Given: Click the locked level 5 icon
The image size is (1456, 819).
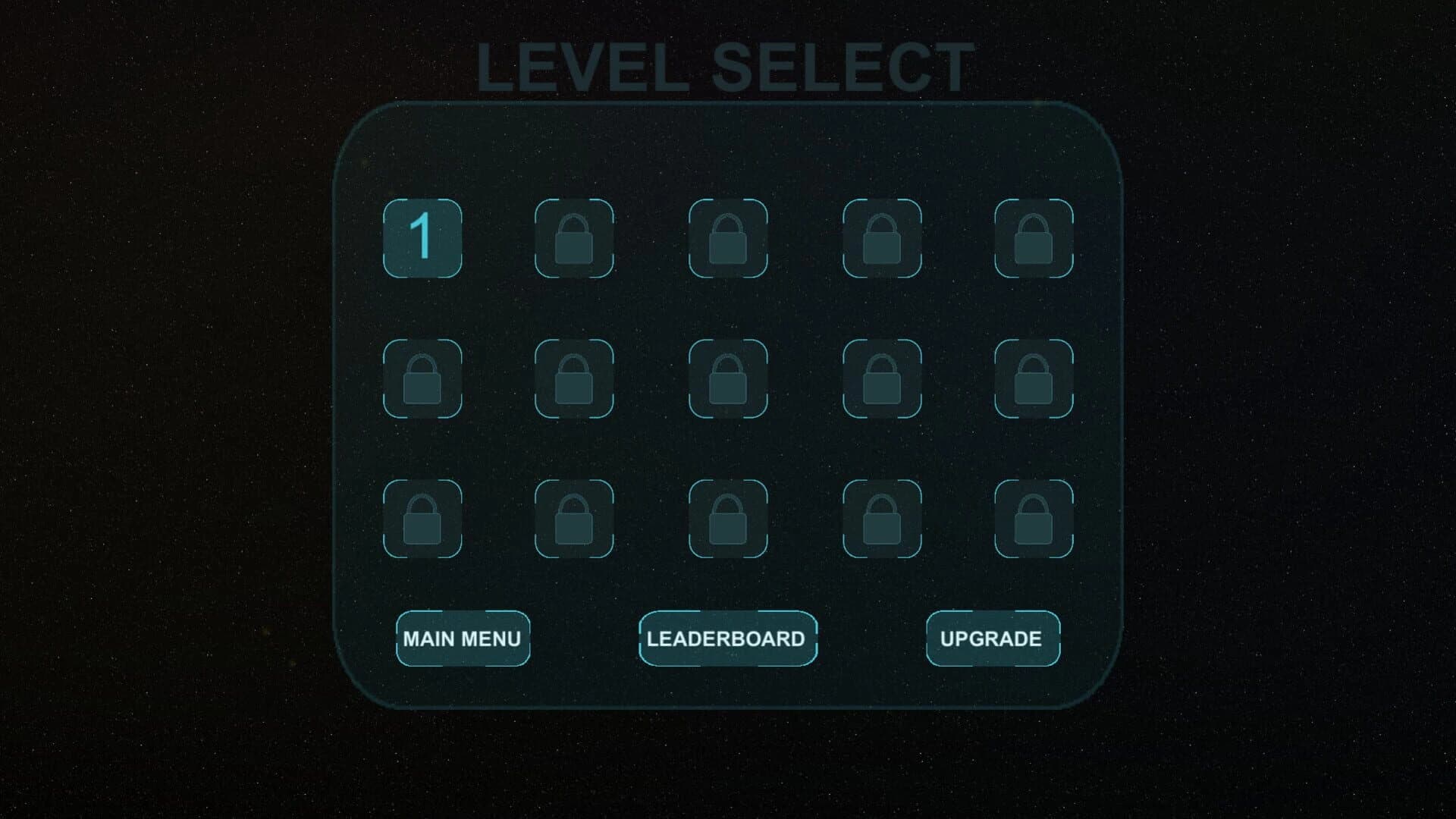Looking at the screenshot, I should click(1034, 239).
